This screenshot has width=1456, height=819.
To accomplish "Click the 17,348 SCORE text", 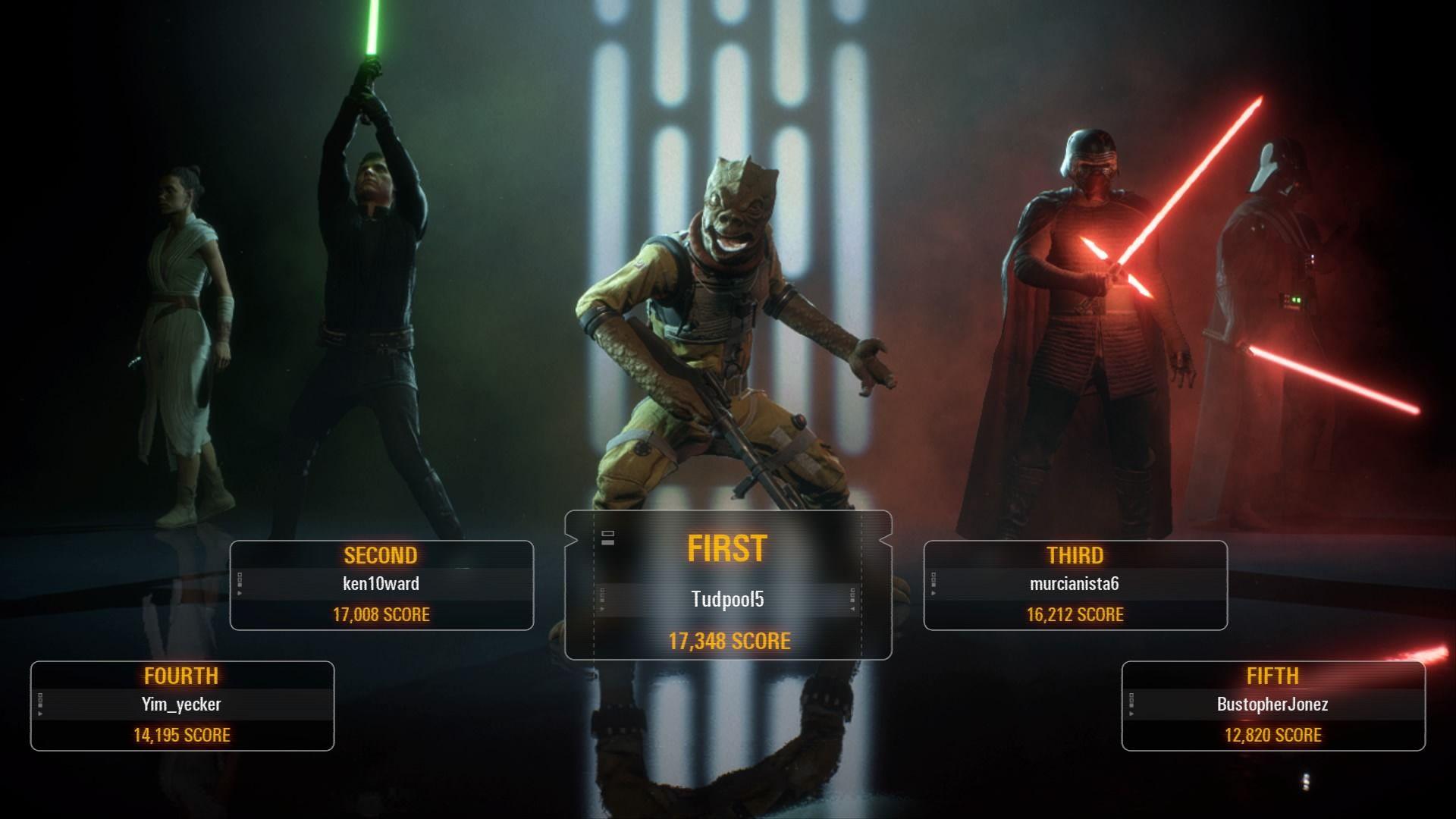I will pos(728,642).
